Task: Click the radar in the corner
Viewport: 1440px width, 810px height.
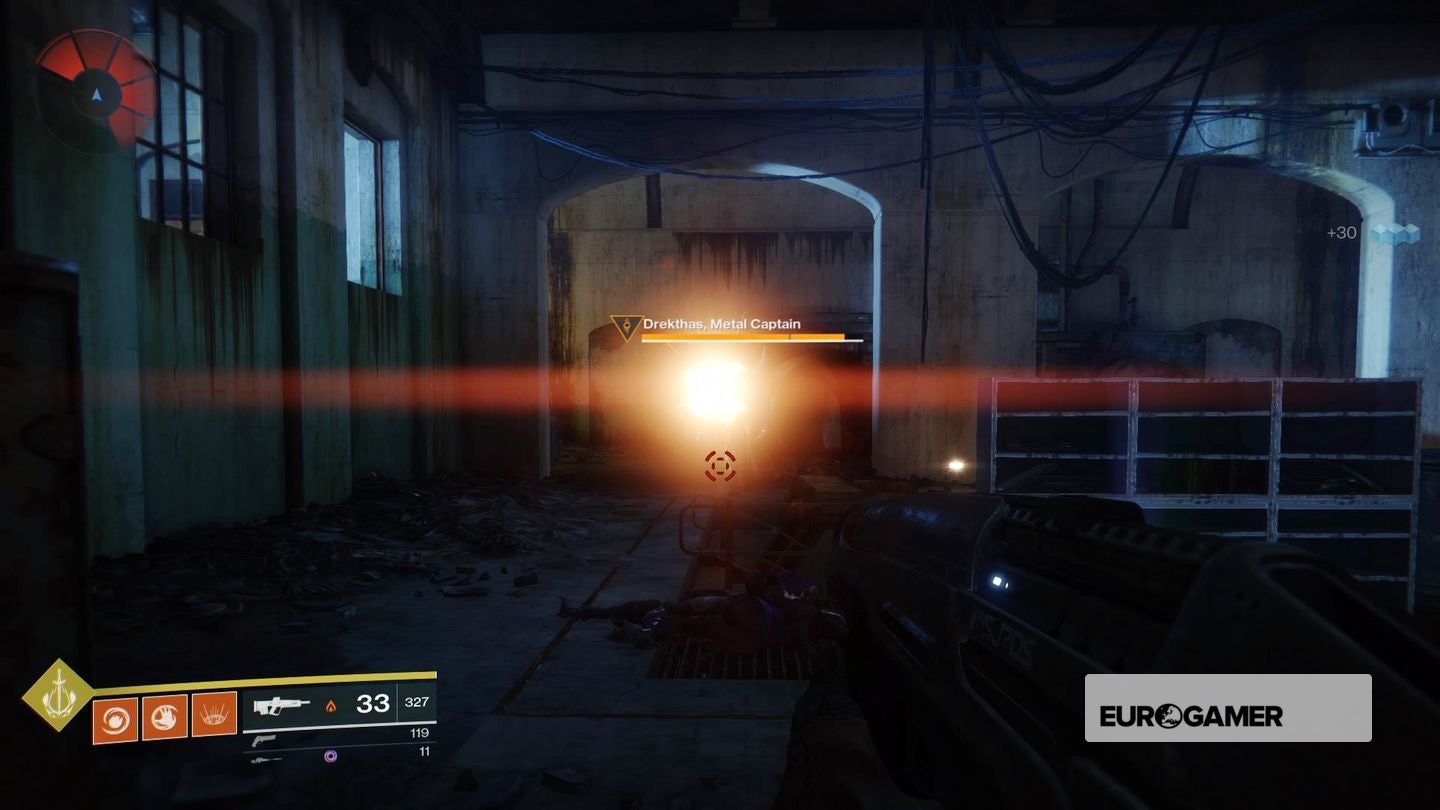Action: tap(96, 91)
